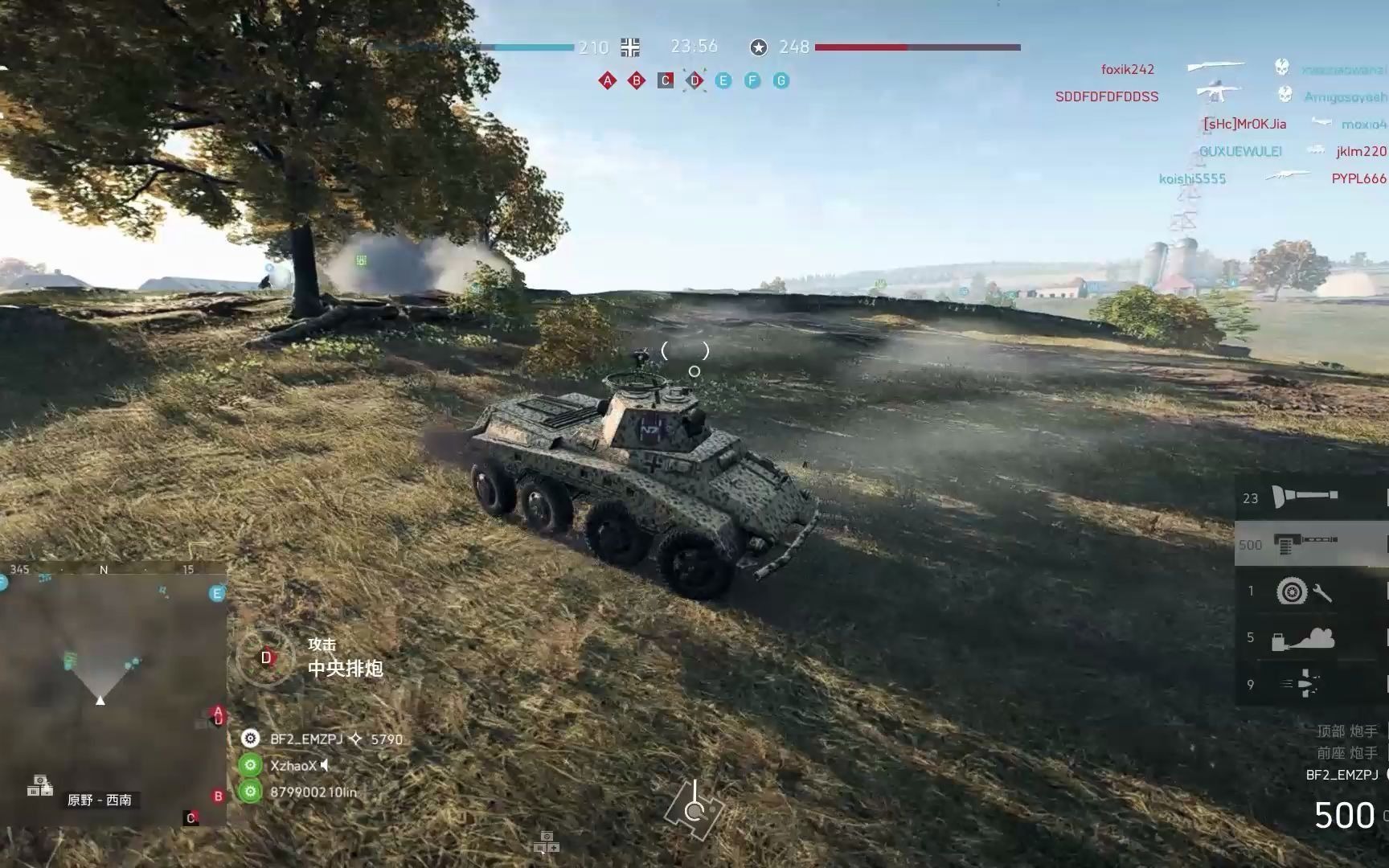The width and height of the screenshot is (1389, 868).
Task: Select blue objective flag E in top bar
Action: click(723, 80)
